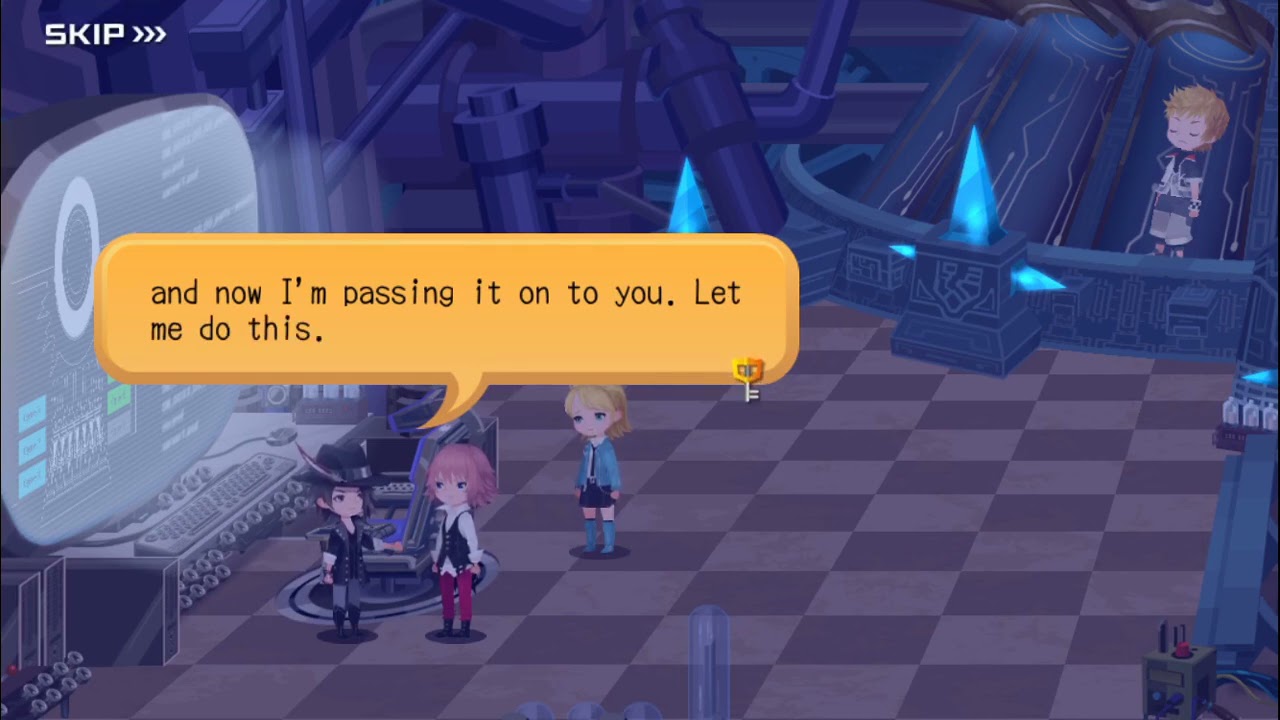Skip the cutscene with the SKIP button

[105, 35]
